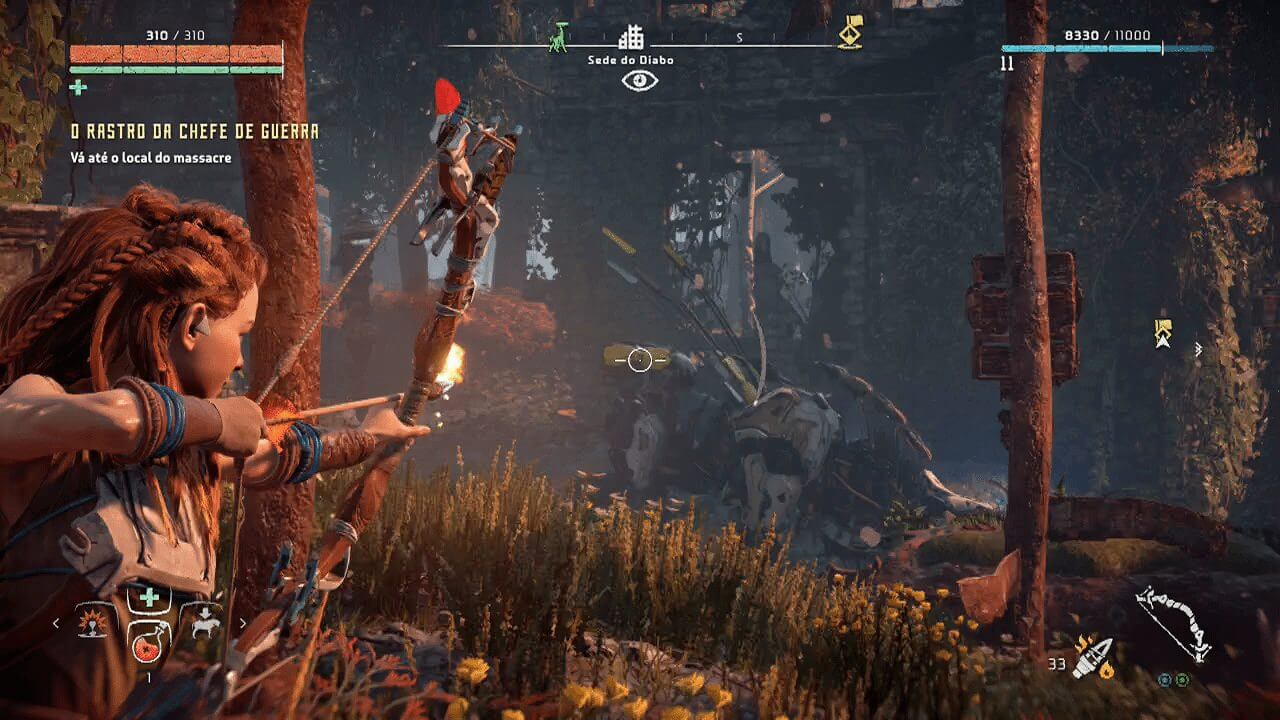Select the Sede do Diabo ruins compass icon
Viewport: 1280px width, 720px height.
[631, 38]
